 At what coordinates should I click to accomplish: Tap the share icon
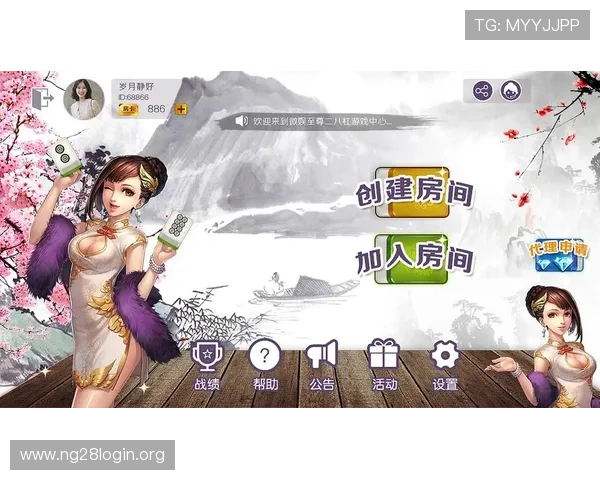tap(483, 91)
